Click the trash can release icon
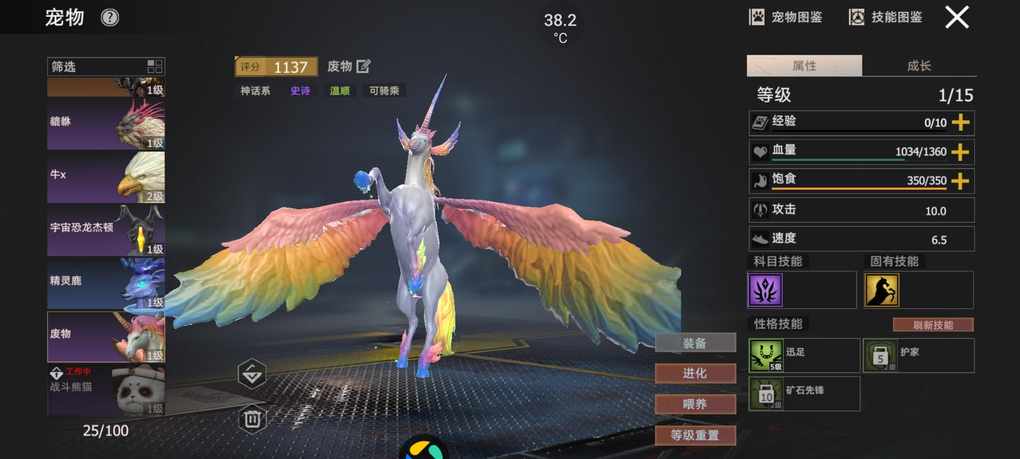The height and width of the screenshot is (459, 1020). click(x=252, y=418)
